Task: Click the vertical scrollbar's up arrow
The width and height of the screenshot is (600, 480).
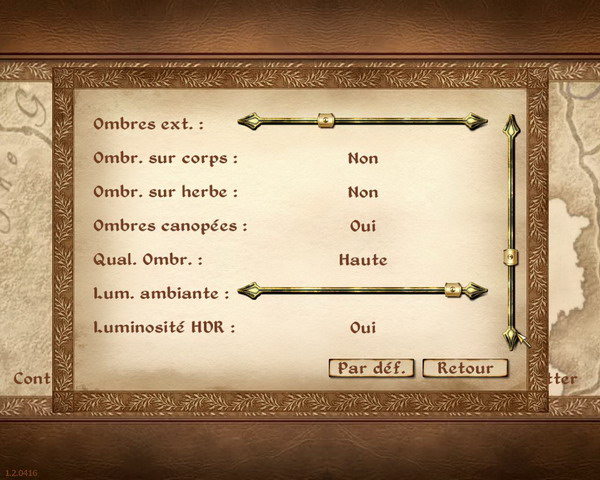Action: [511, 125]
